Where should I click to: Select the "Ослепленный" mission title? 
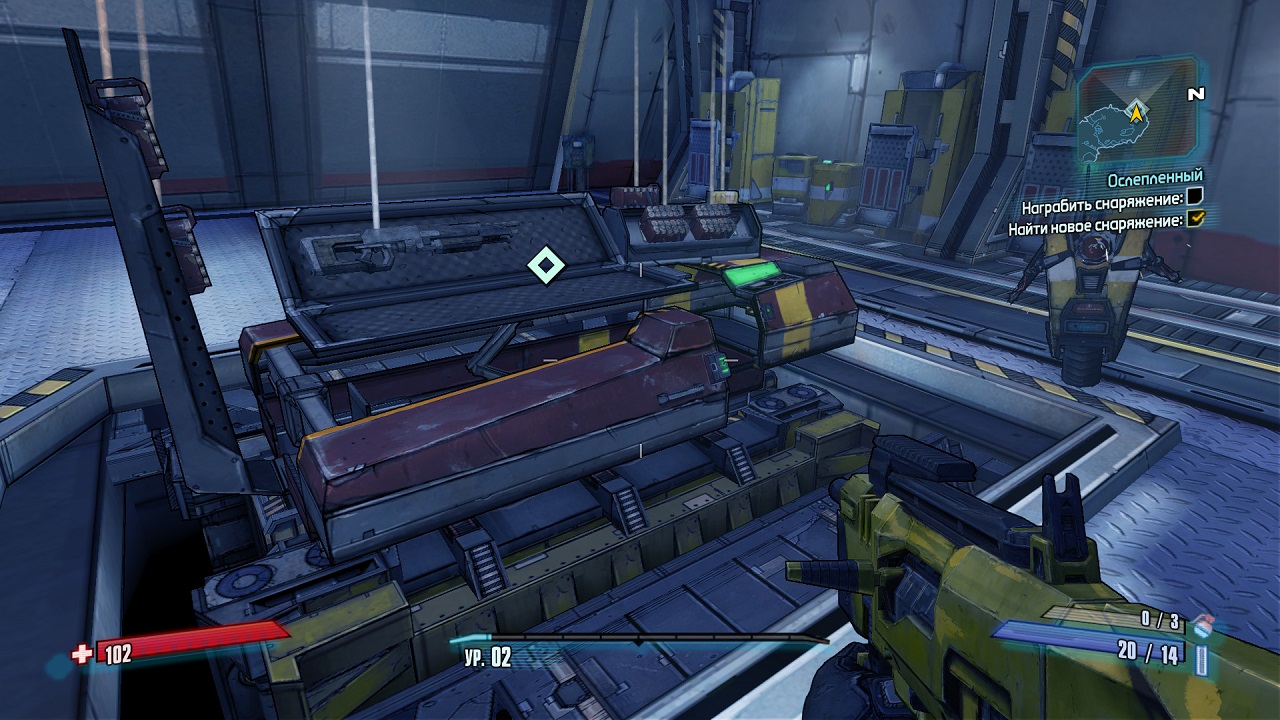1155,178
